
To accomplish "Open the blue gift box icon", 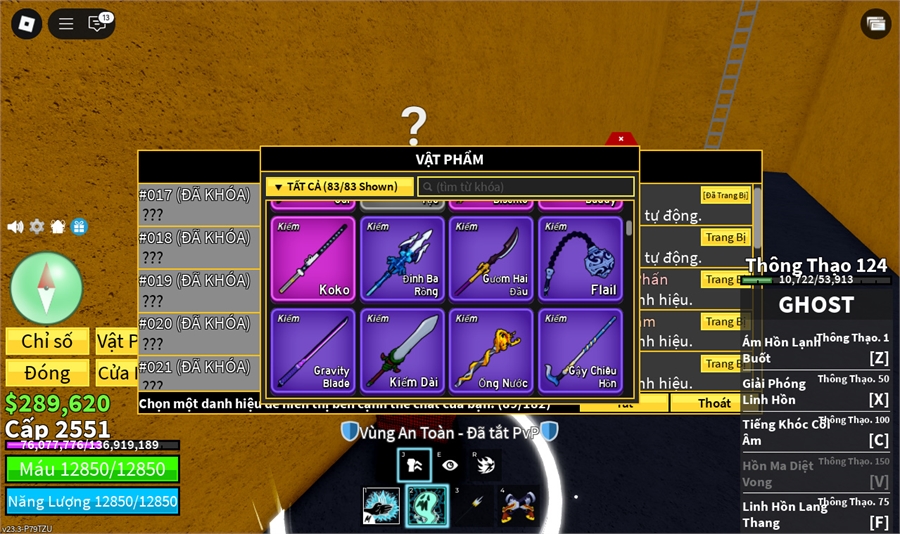I will (x=79, y=227).
